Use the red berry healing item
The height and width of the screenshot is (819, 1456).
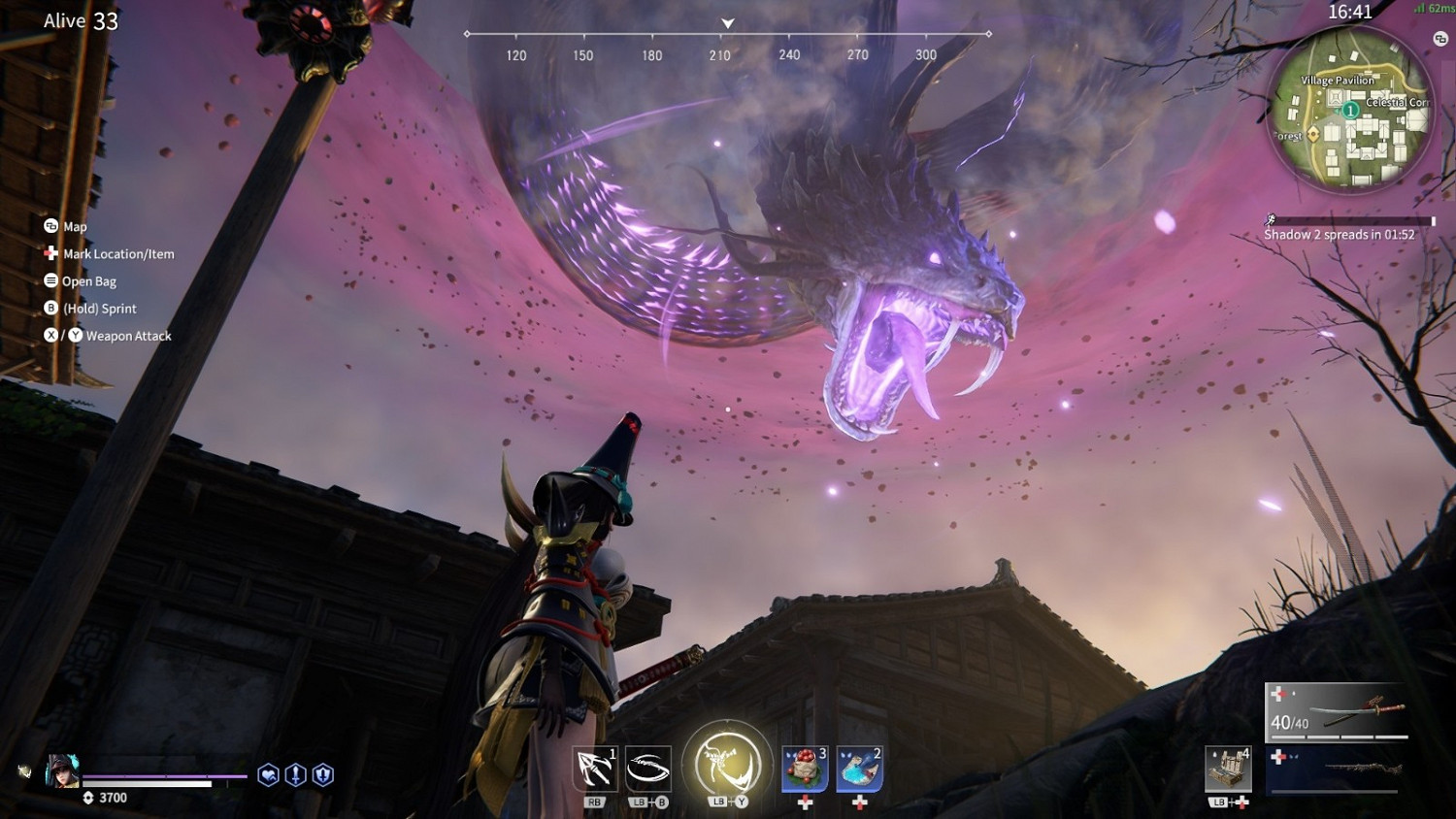coord(805,769)
